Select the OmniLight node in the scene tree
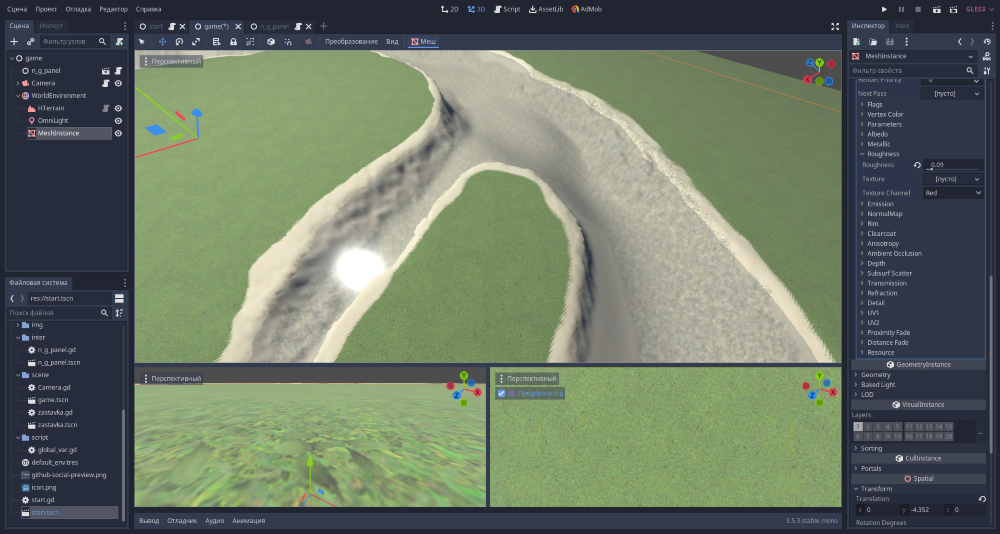This screenshot has height=534, width=1000. (55, 120)
